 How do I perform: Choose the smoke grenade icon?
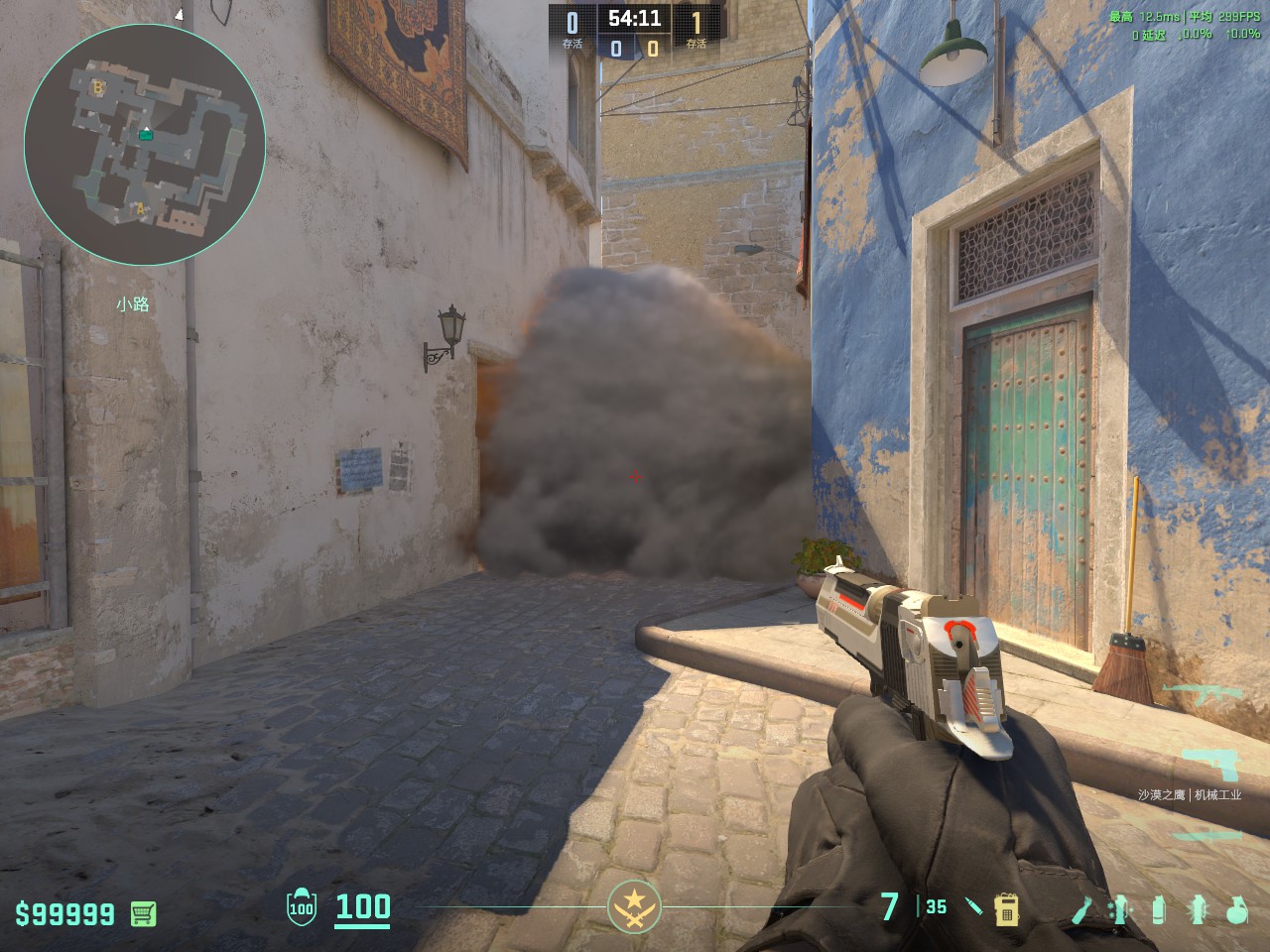(1158, 908)
